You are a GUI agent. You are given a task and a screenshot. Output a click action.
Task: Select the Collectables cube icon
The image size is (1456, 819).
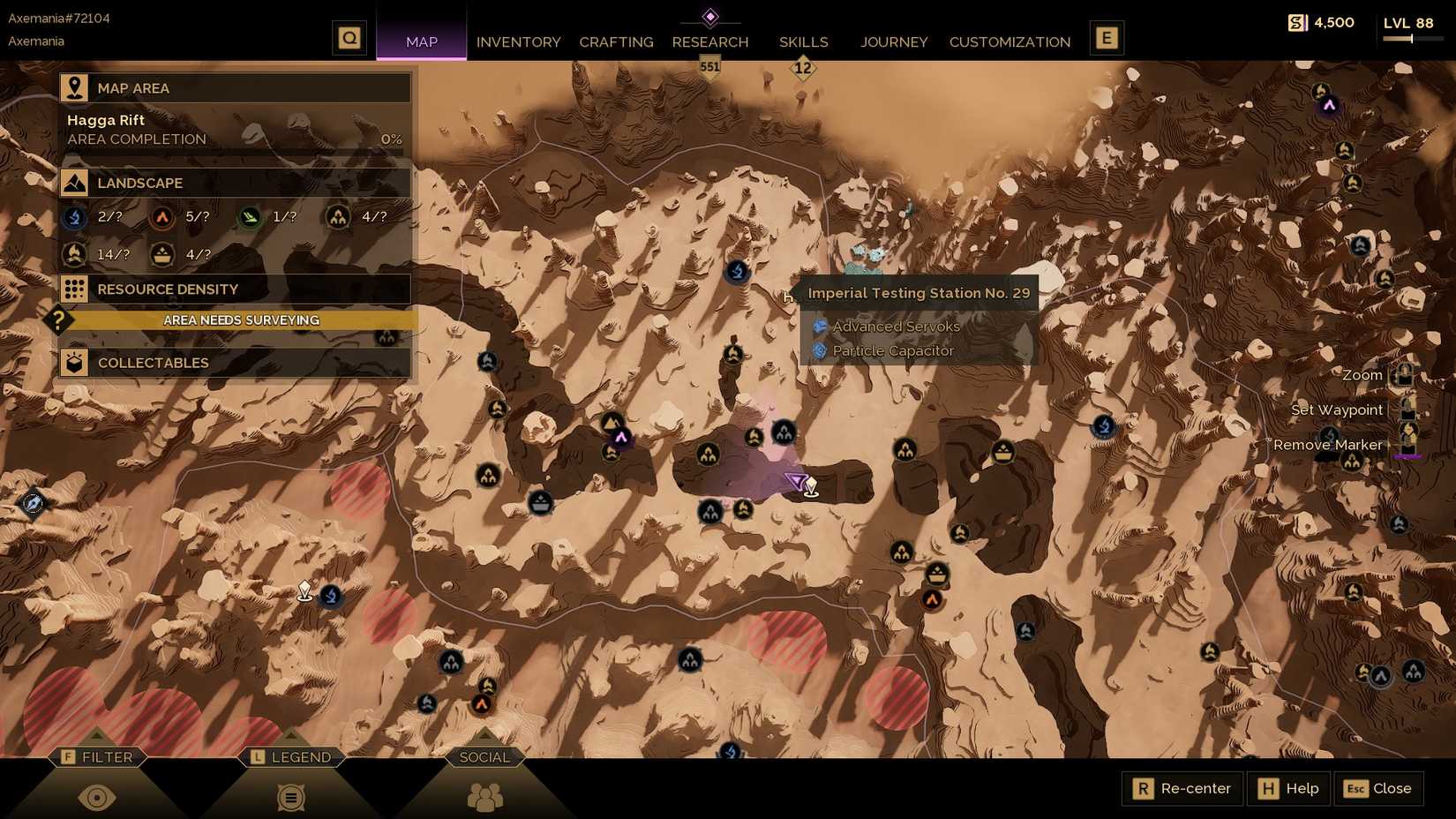pos(74,362)
